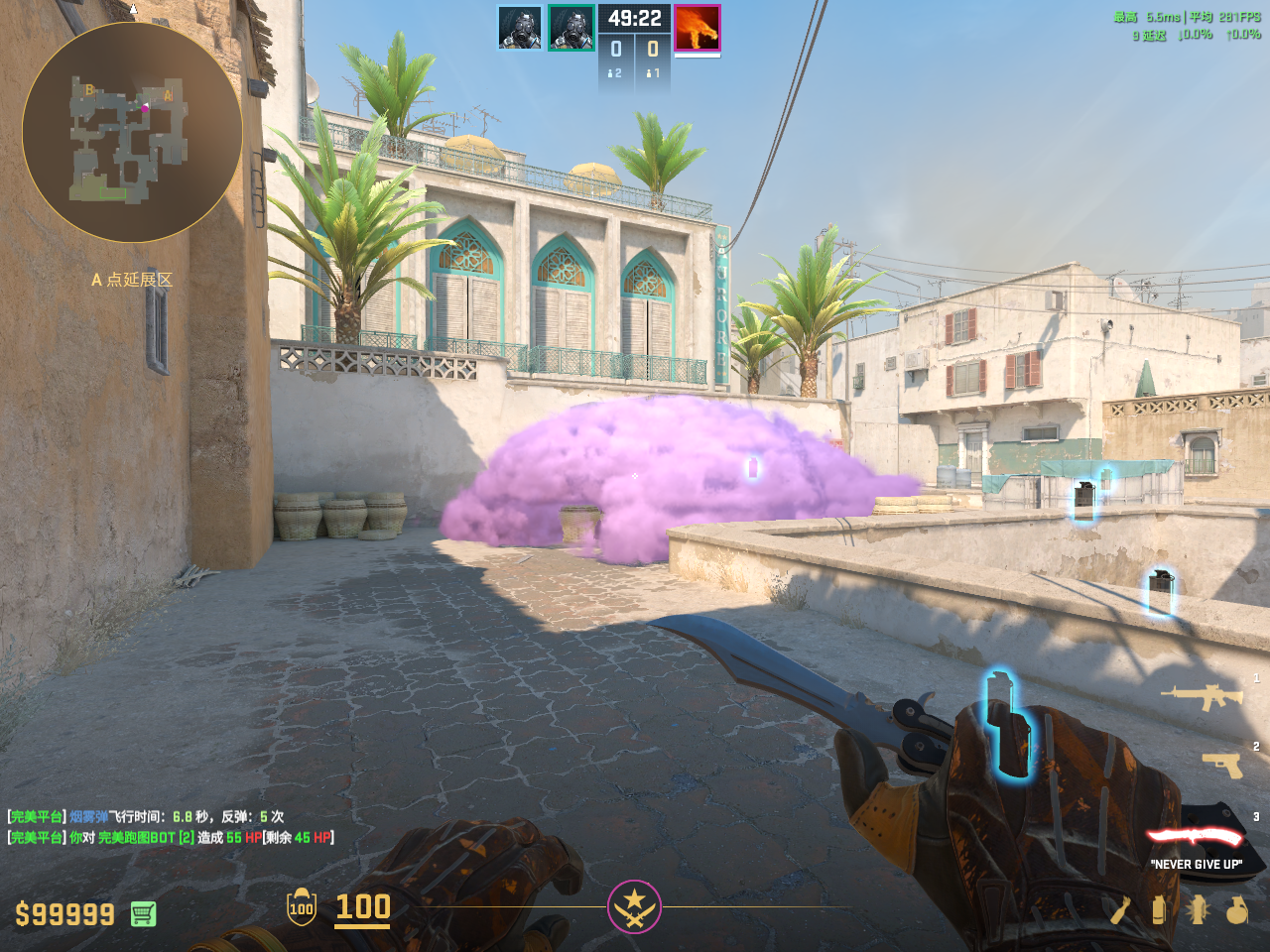Pick the flashbang grenade icon
The image size is (1270, 952).
[1198, 909]
